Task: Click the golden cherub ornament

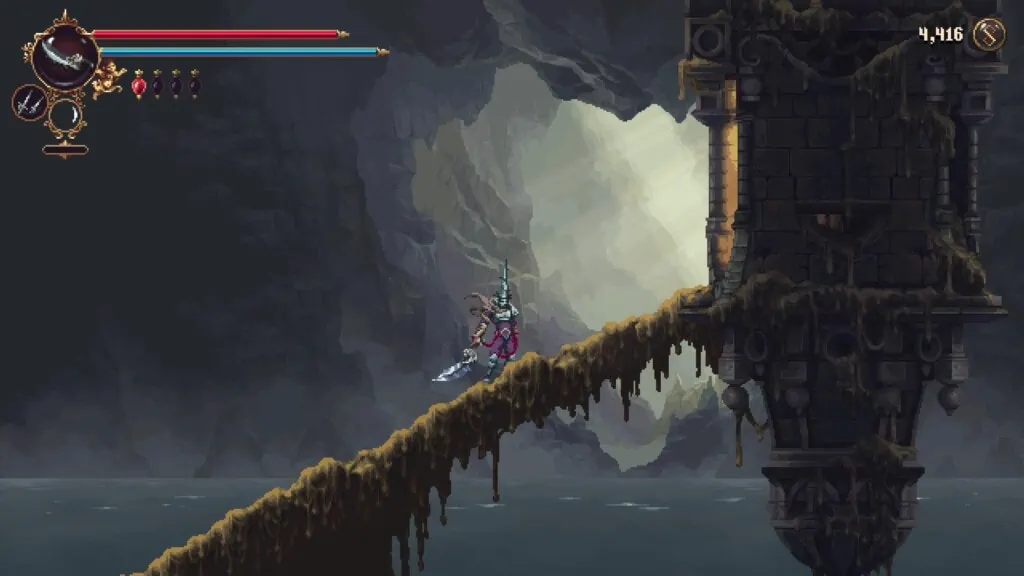Action: coord(107,80)
